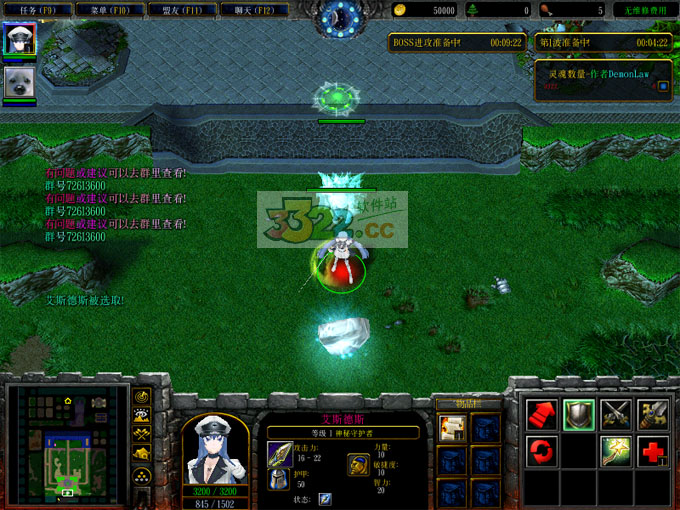Use the scroll item in inventory
This screenshot has height=510, width=680.
452,428
